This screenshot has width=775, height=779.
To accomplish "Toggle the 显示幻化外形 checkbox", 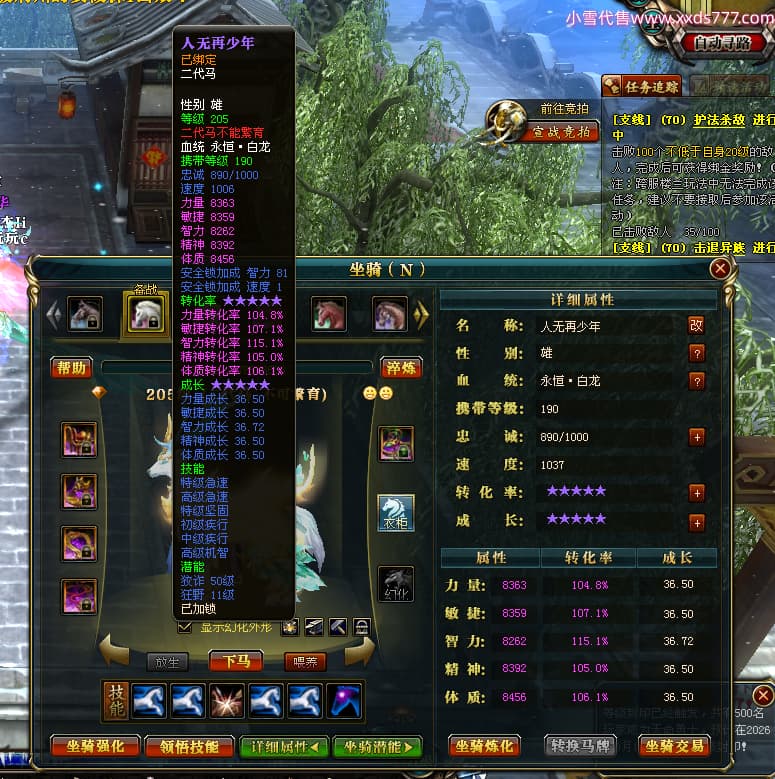I will point(184,627).
